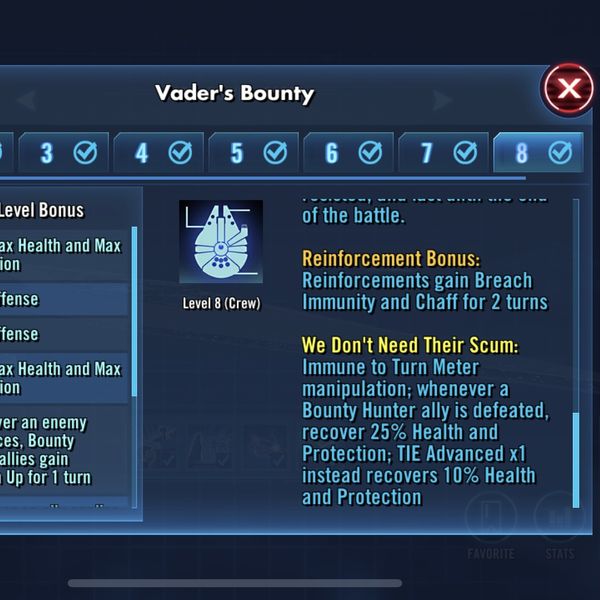Open the level 5 tab
600x600 pixels.
[253, 153]
